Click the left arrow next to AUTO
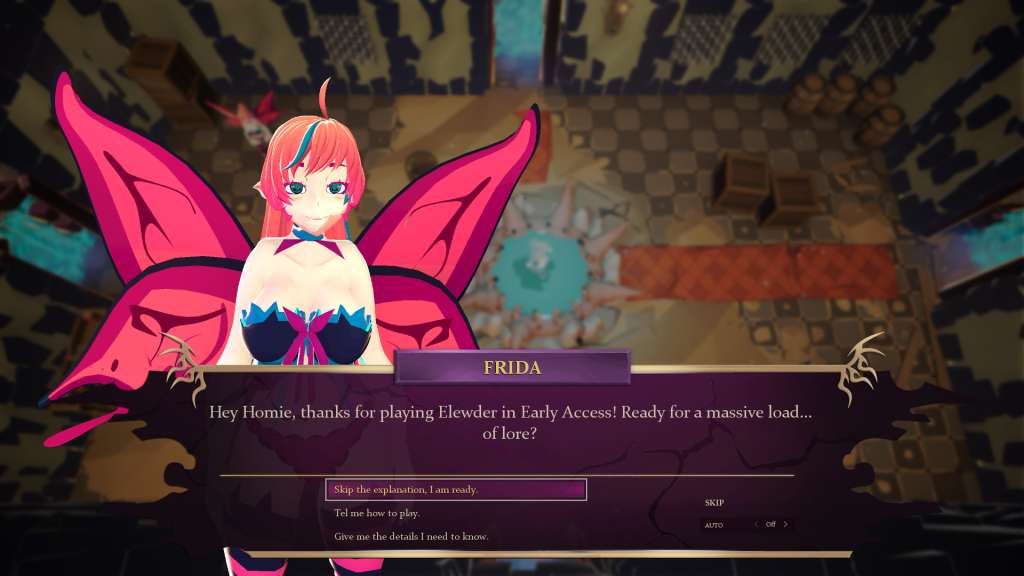Screen dimensions: 1024x576 pos(756,524)
